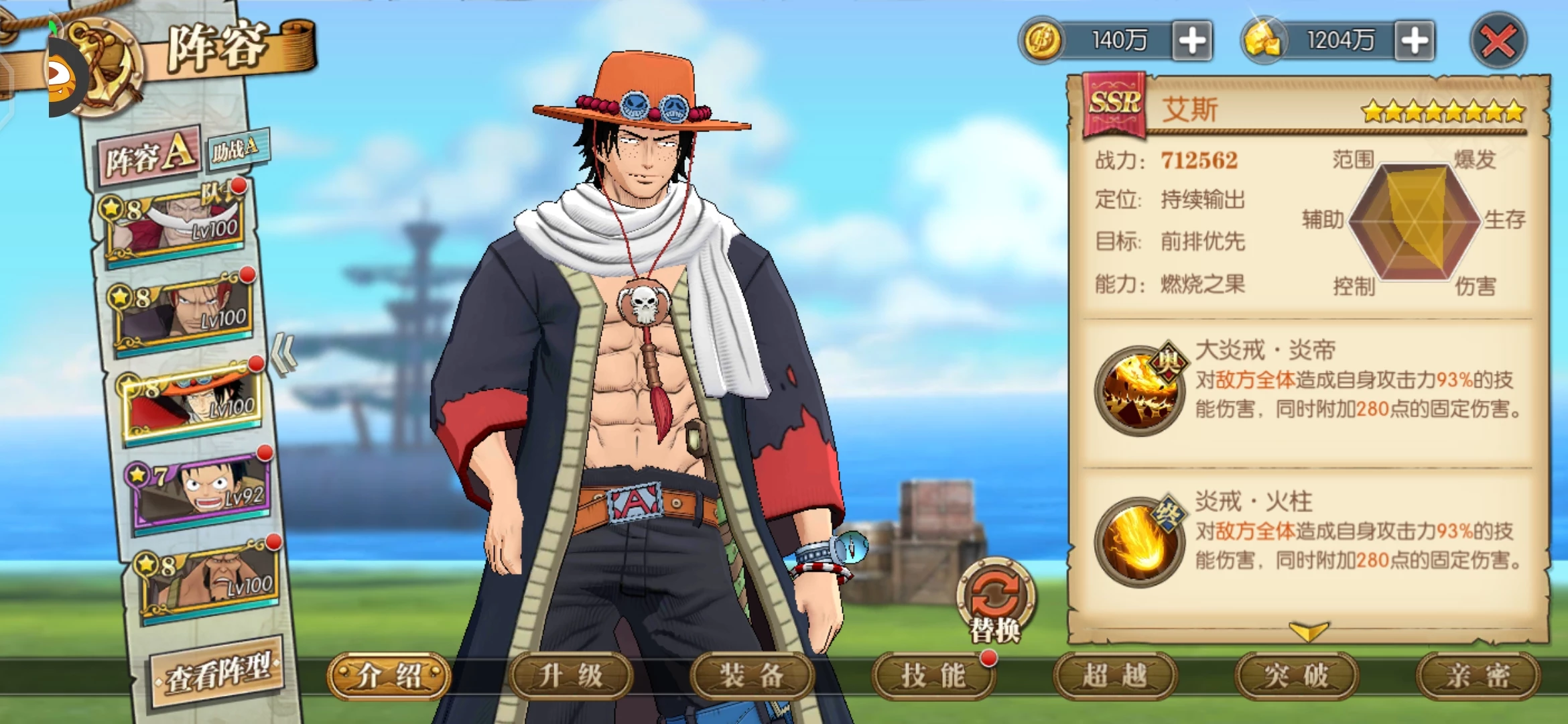Image resolution: width=1568 pixels, height=724 pixels.
Task: Open the 技能 skills tab
Action: [x=933, y=676]
